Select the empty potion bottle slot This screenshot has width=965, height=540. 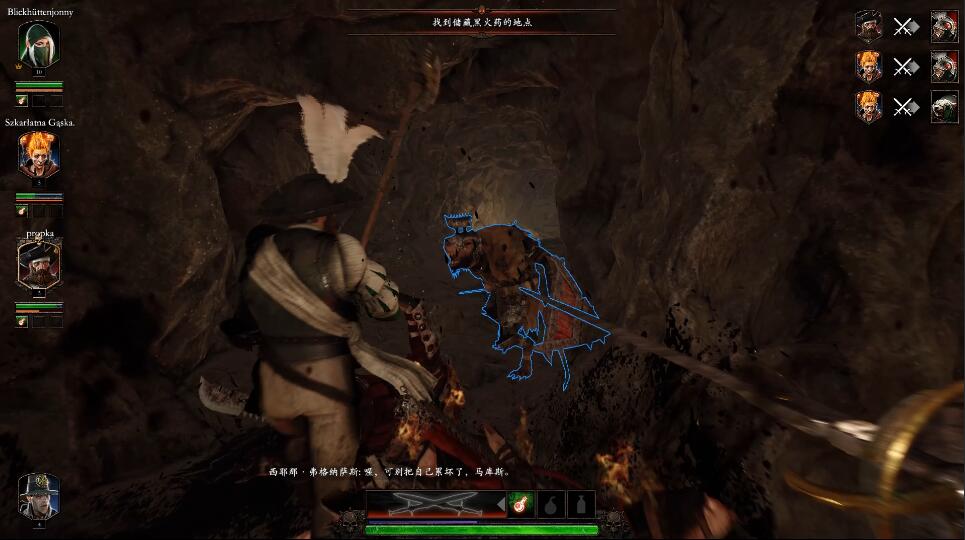(581, 504)
